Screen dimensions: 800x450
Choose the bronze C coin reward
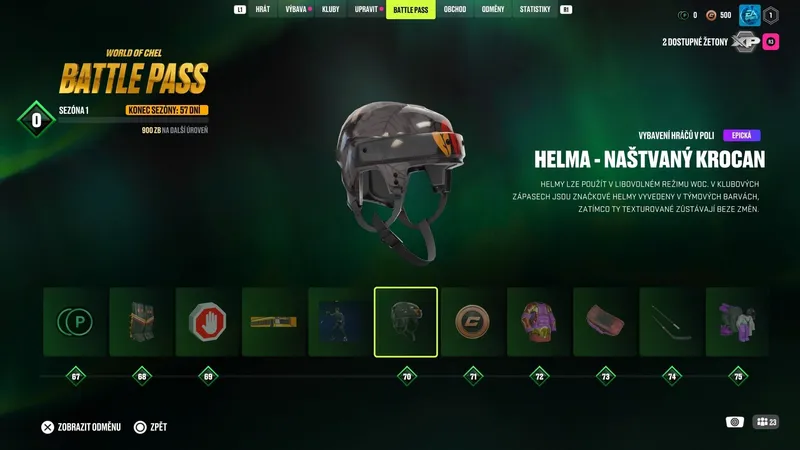(x=472, y=322)
